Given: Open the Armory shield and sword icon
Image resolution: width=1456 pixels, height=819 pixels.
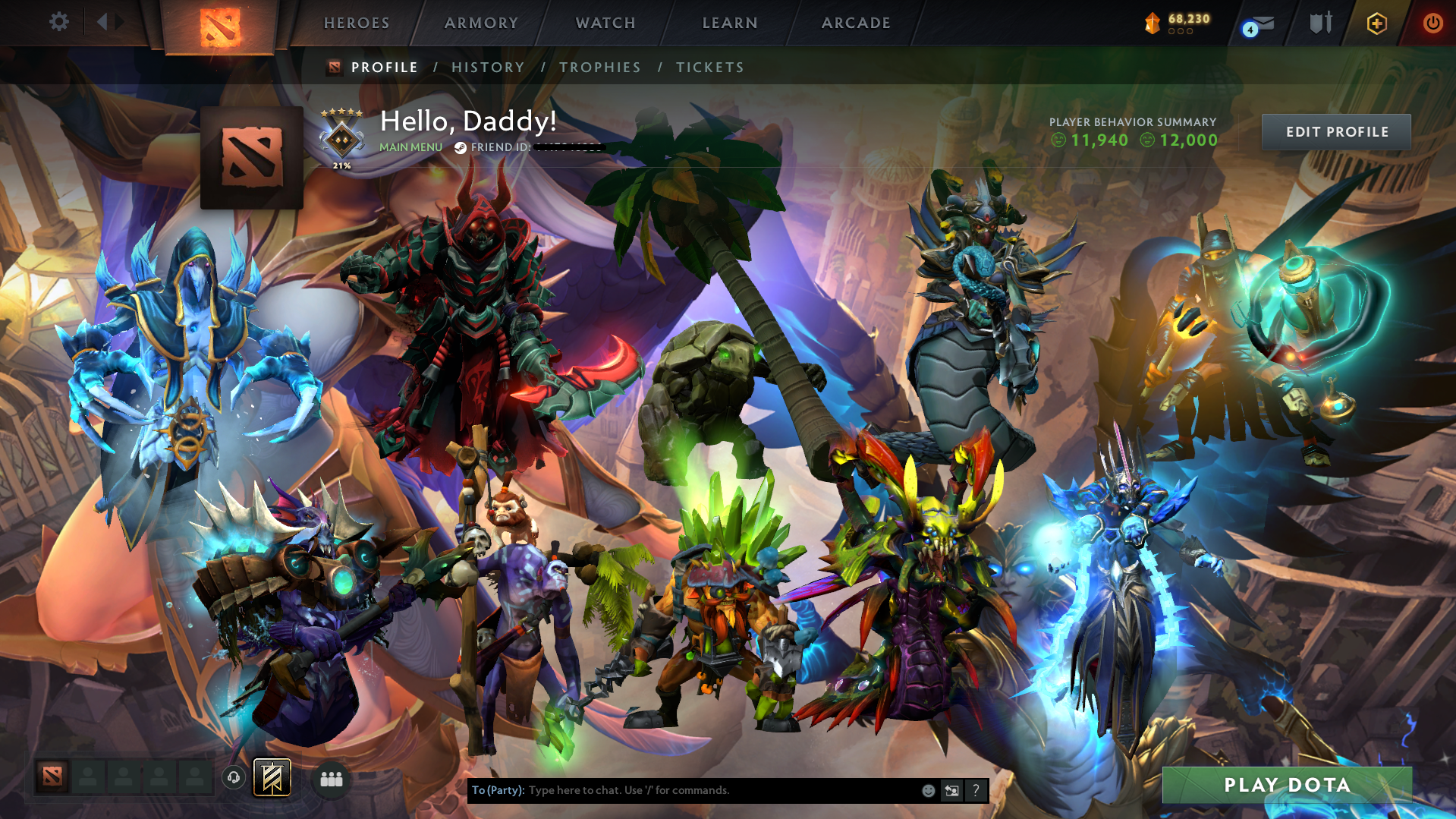Looking at the screenshot, I should coord(1319,23).
